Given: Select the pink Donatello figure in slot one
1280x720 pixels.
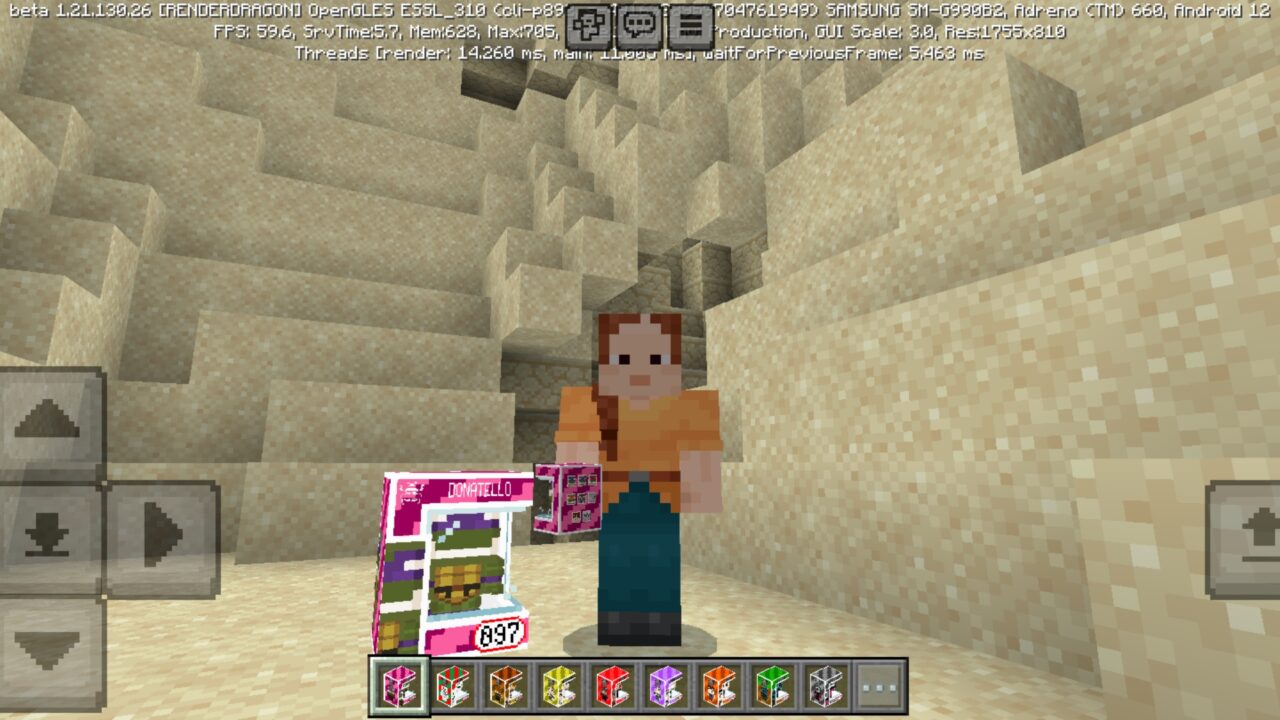Looking at the screenshot, I should click(397, 688).
